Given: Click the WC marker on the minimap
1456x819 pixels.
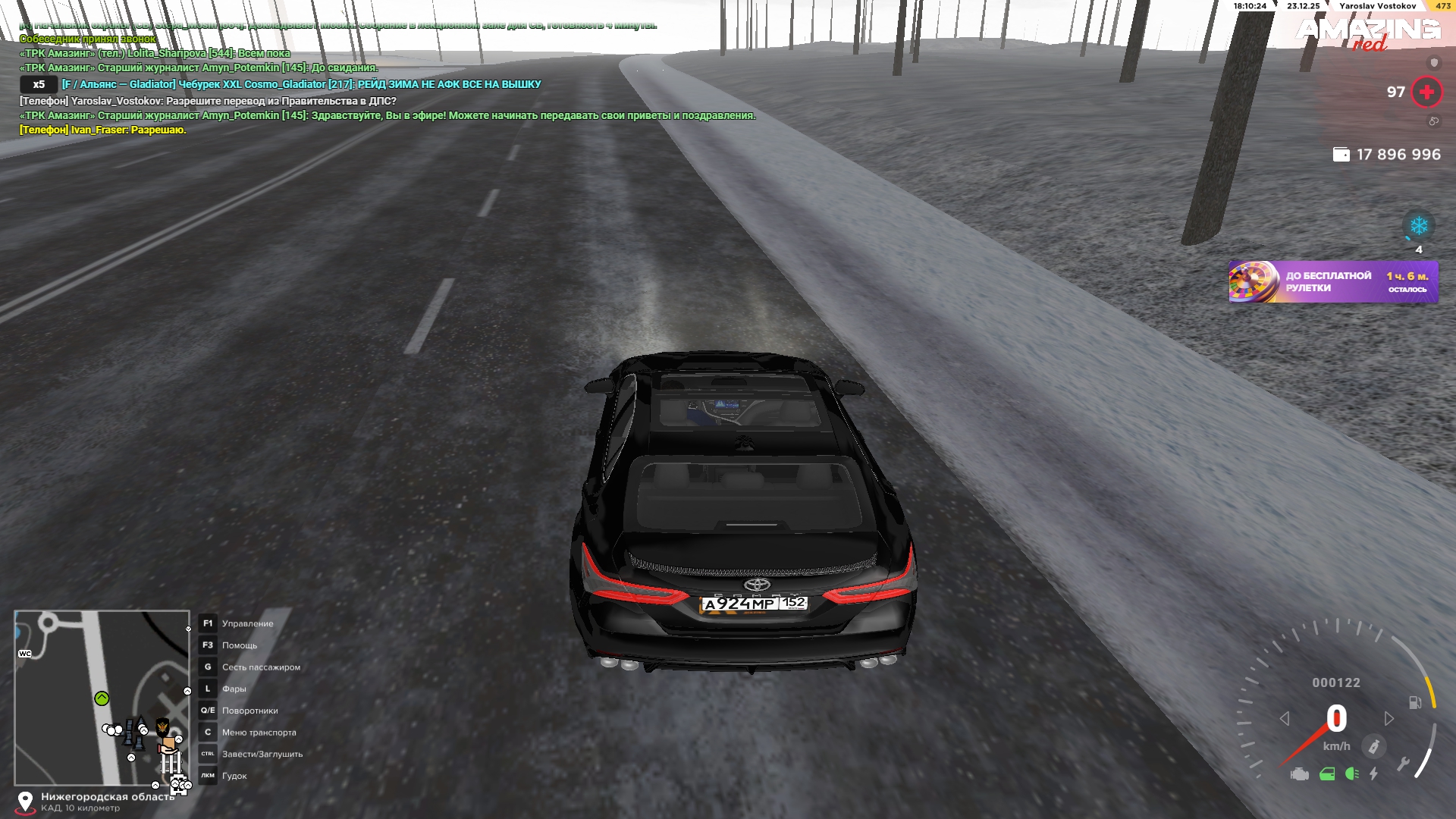Looking at the screenshot, I should (x=25, y=654).
